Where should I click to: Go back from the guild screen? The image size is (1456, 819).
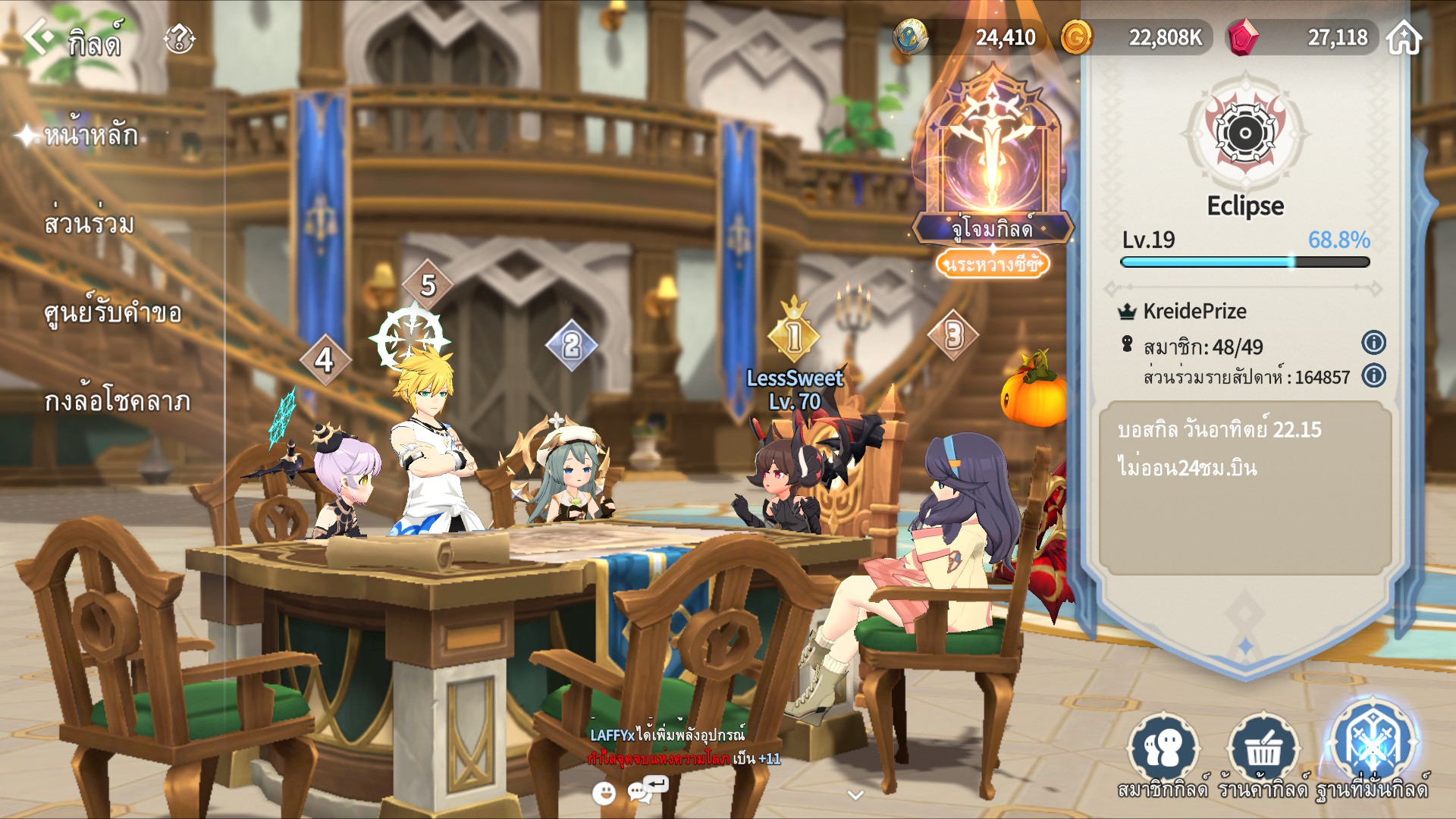click(38, 36)
